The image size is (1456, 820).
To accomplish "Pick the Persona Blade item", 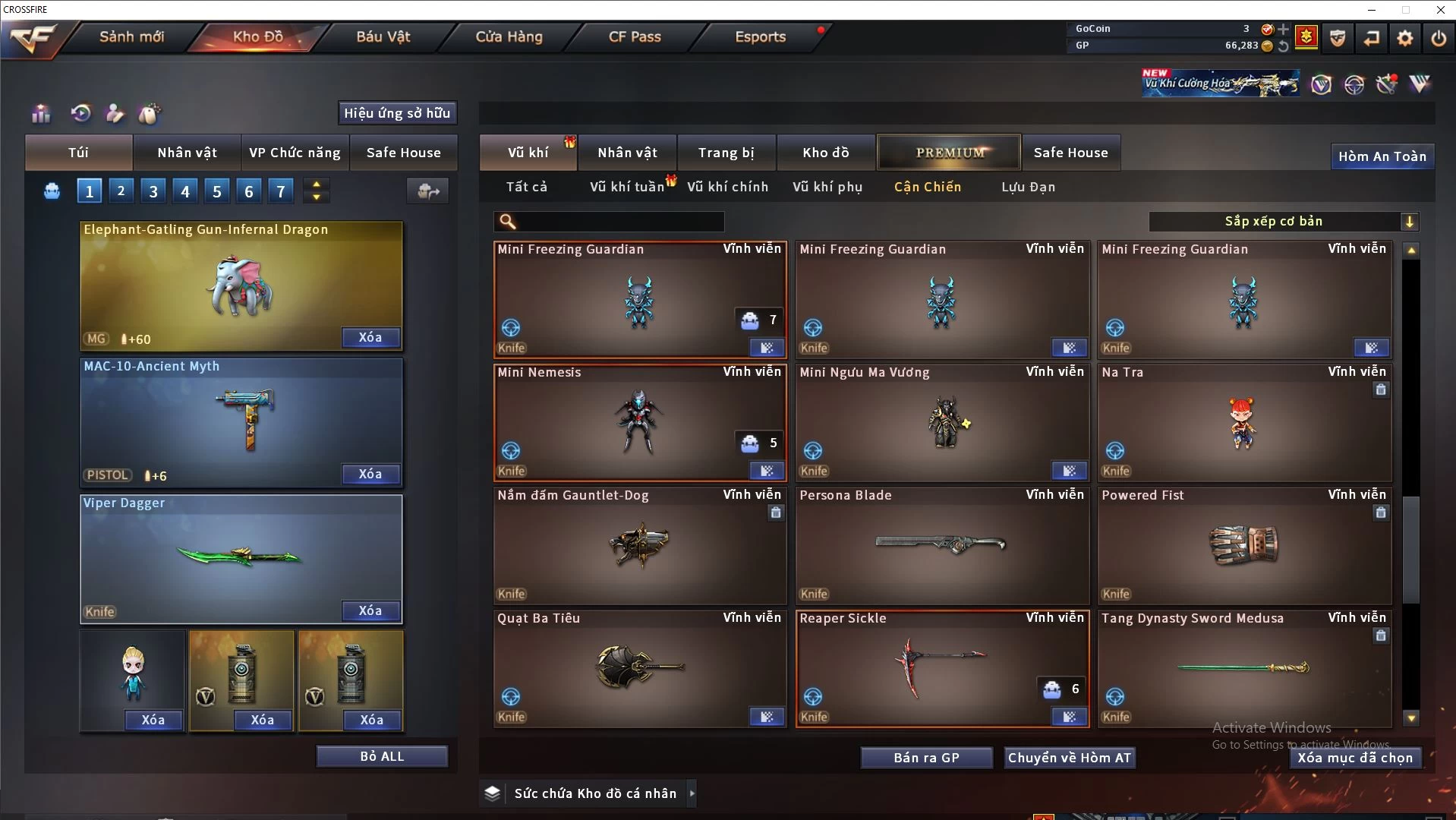I will pos(942,545).
